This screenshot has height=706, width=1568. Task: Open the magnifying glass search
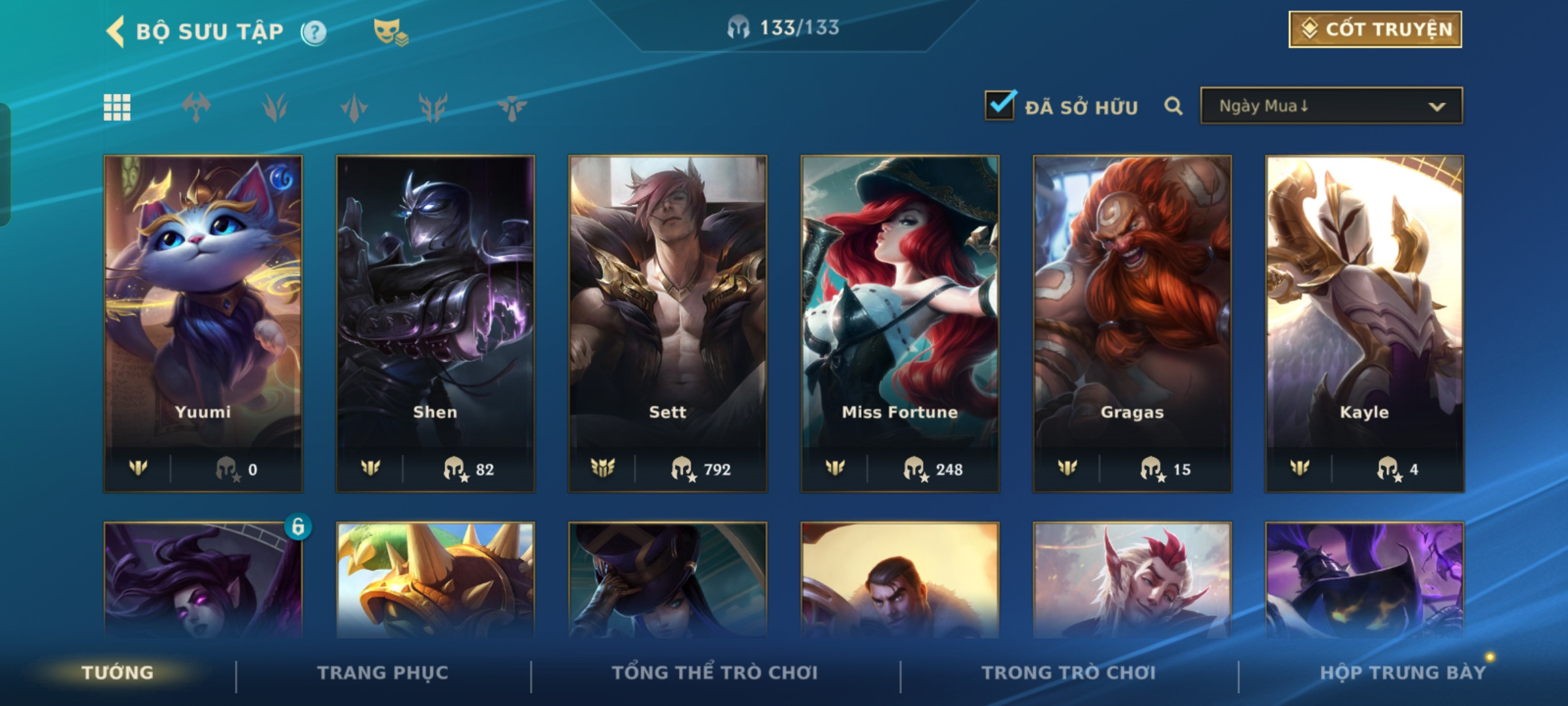pos(1173,106)
